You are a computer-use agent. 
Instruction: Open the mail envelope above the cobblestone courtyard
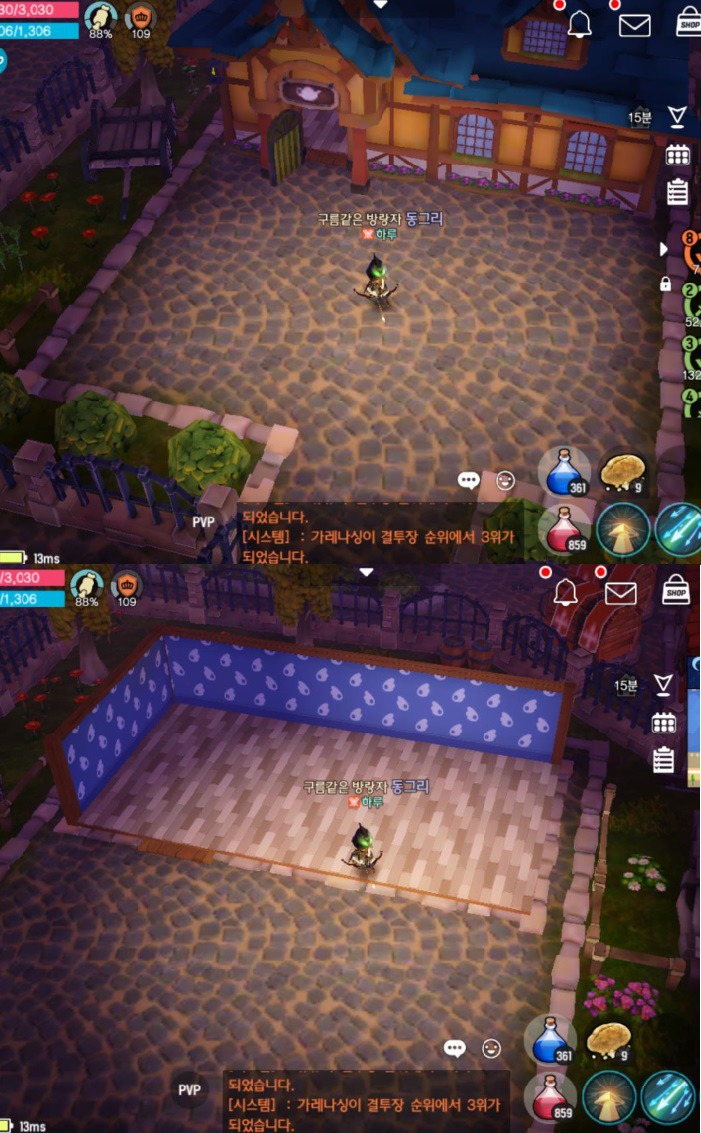pos(635,25)
